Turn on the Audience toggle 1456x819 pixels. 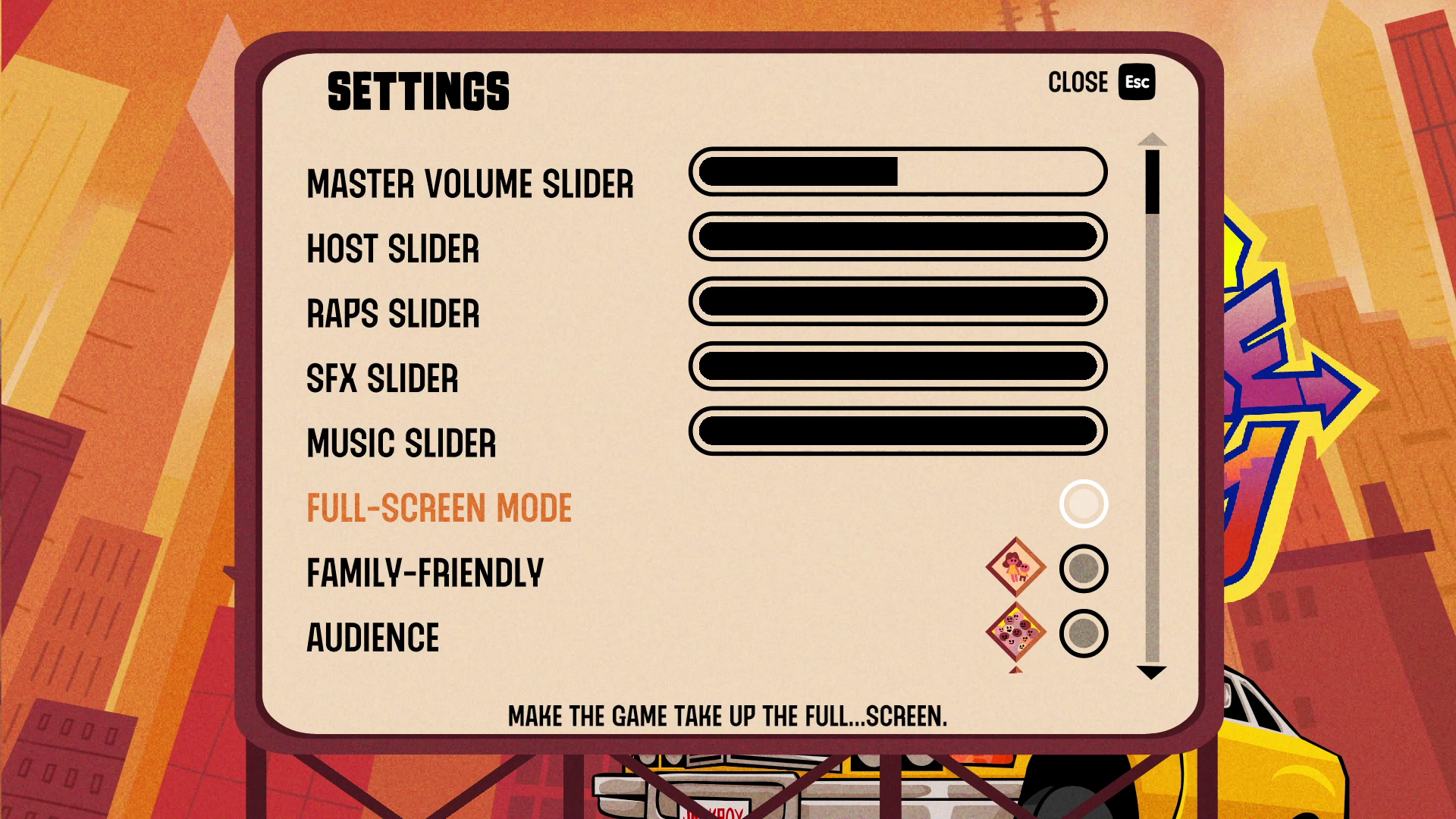1083,634
